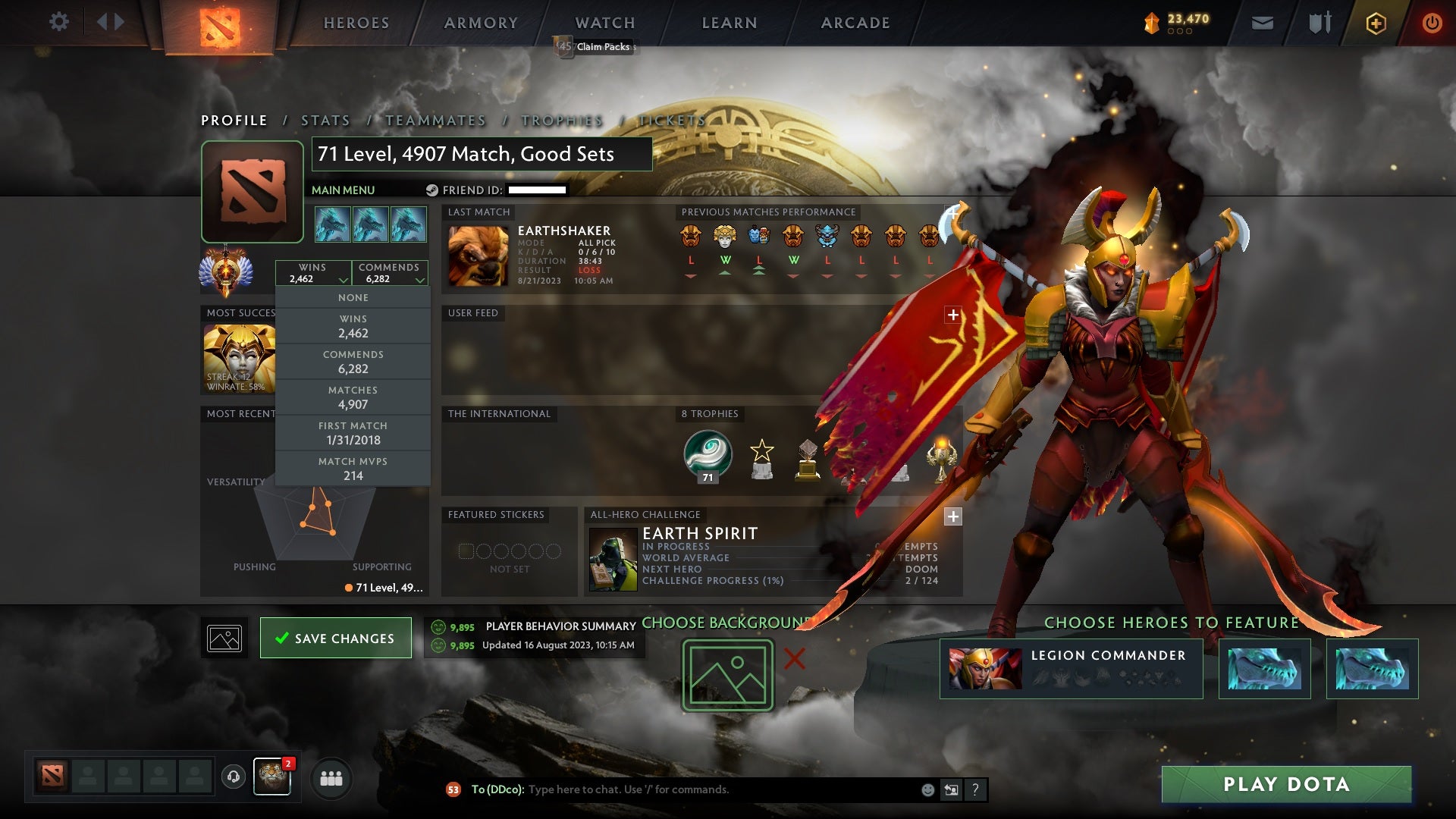The width and height of the screenshot is (1456, 819).
Task: Open the ARMORY menu
Action: 481,23
